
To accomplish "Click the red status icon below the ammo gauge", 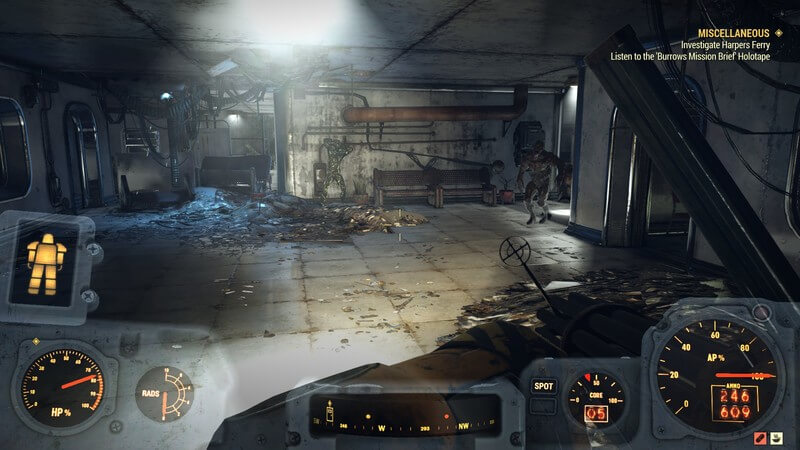I will pyautogui.click(x=760, y=437).
